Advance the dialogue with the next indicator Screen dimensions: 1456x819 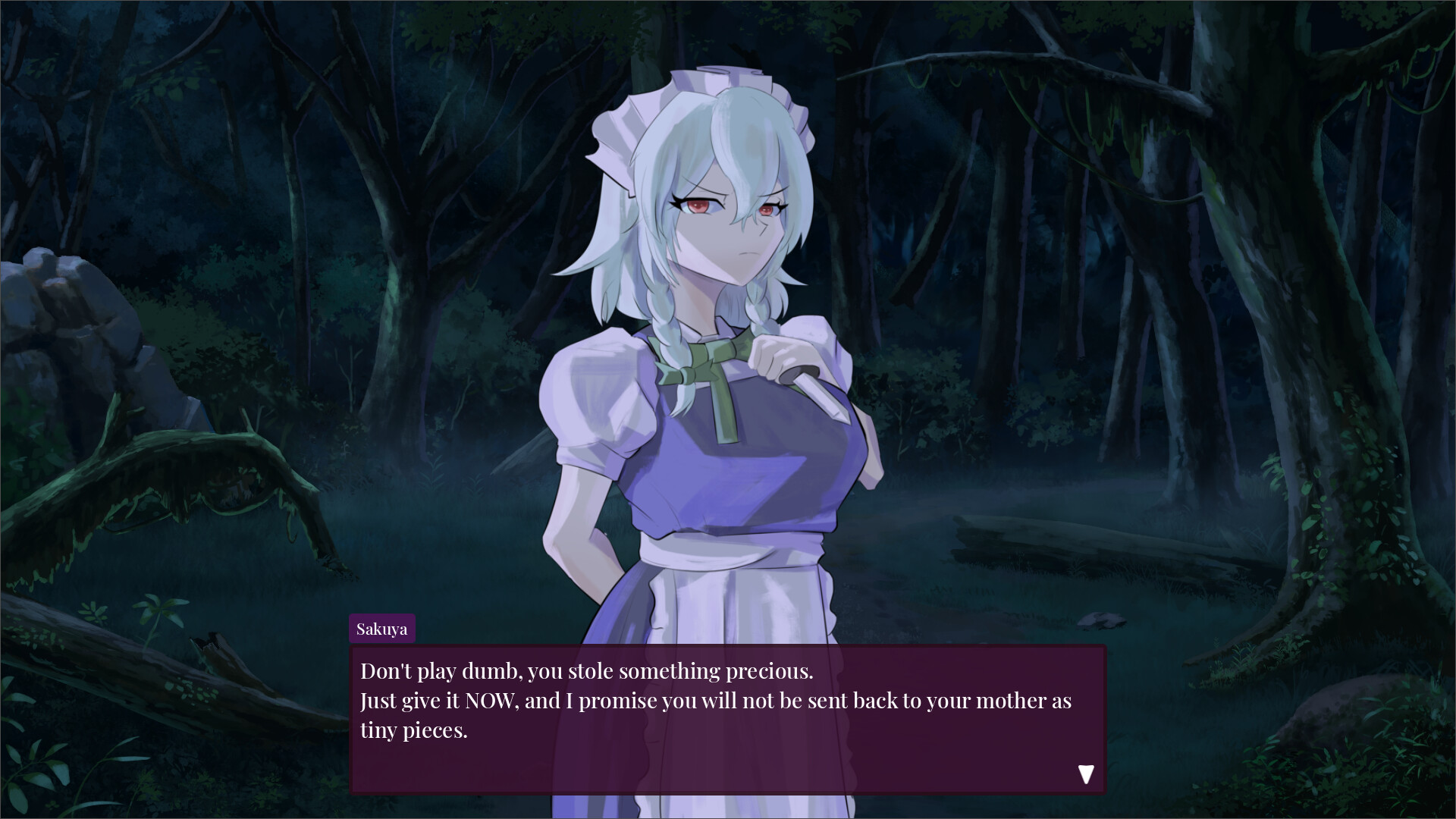pos(1087,775)
